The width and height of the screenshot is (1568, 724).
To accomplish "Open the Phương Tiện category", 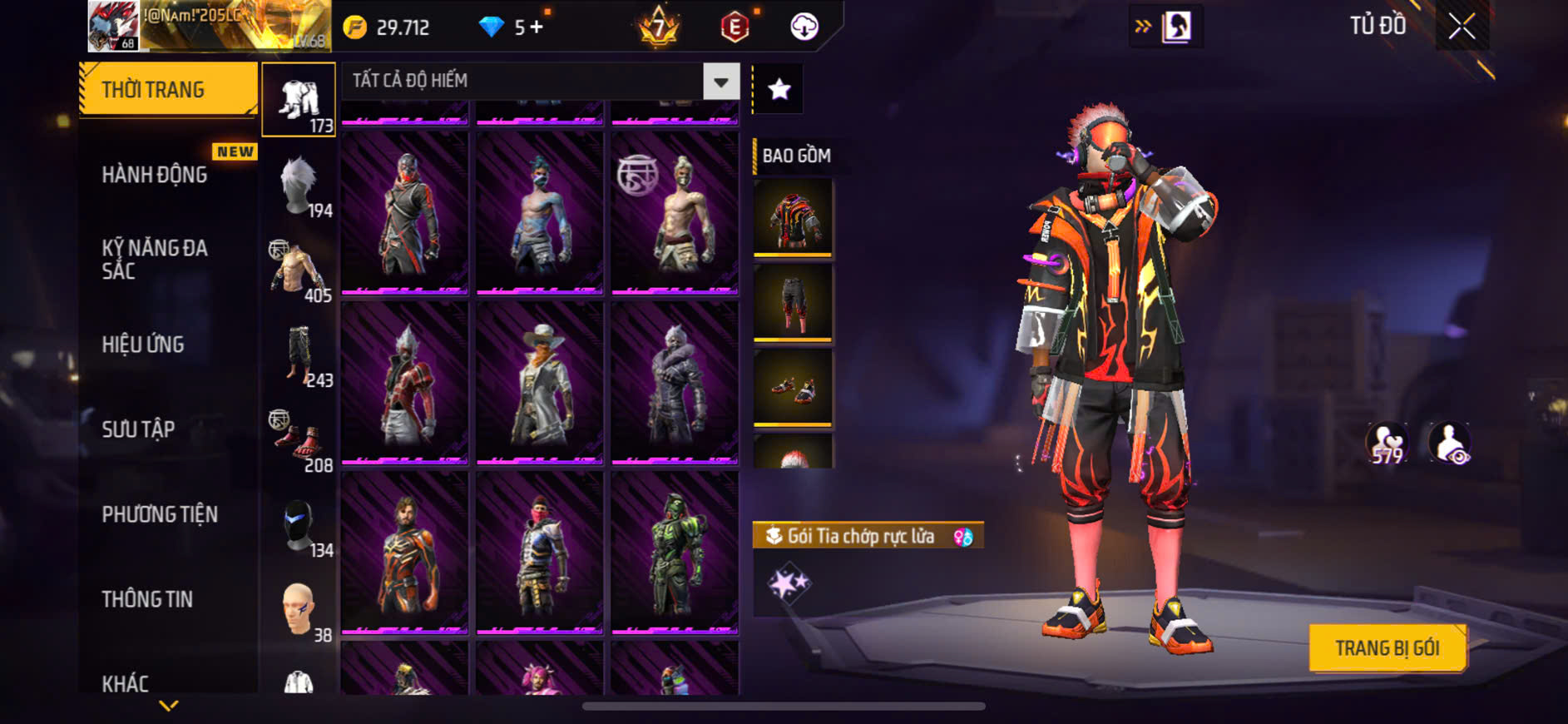I will point(160,514).
